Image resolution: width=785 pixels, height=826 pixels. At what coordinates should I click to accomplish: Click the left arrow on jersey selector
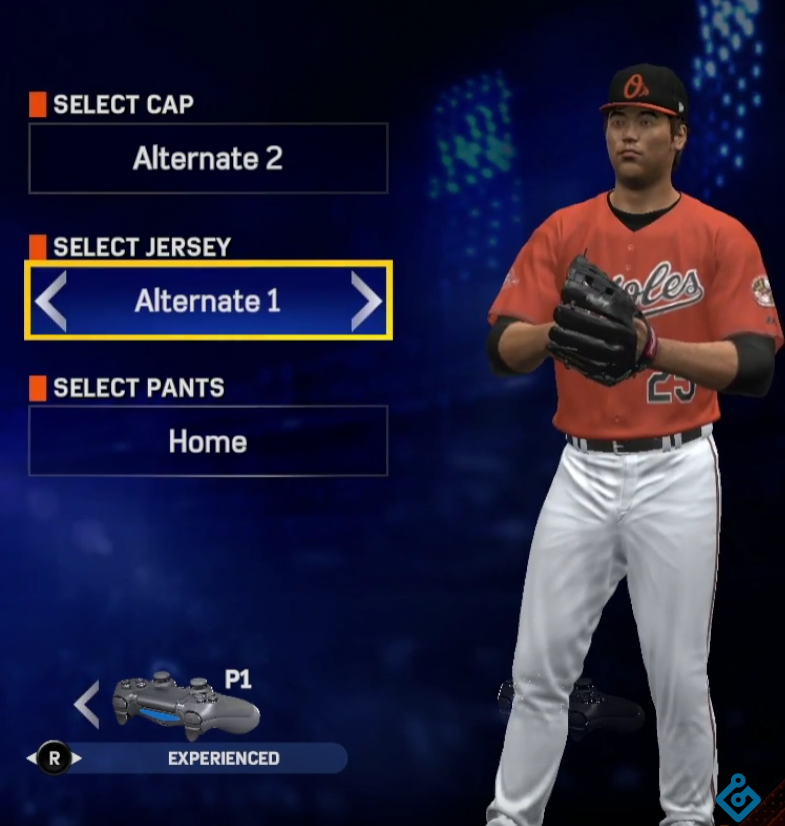click(x=52, y=300)
